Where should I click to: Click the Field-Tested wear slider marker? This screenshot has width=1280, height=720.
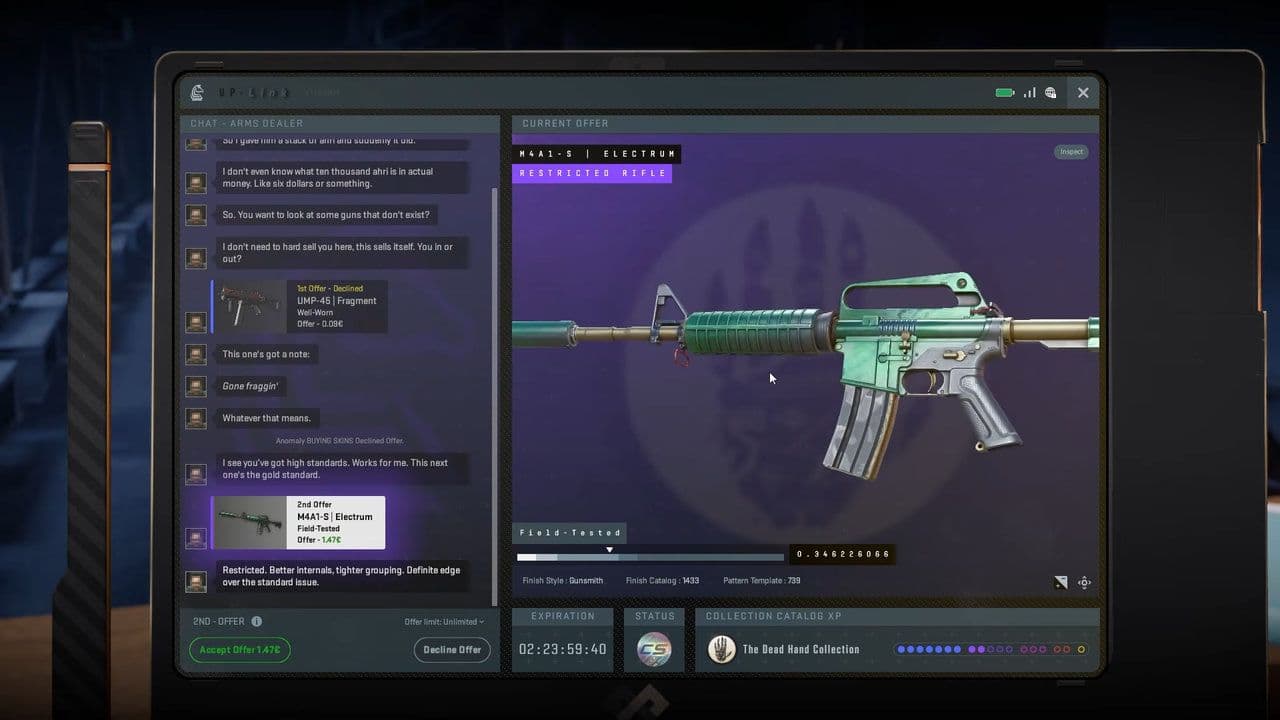click(609, 549)
